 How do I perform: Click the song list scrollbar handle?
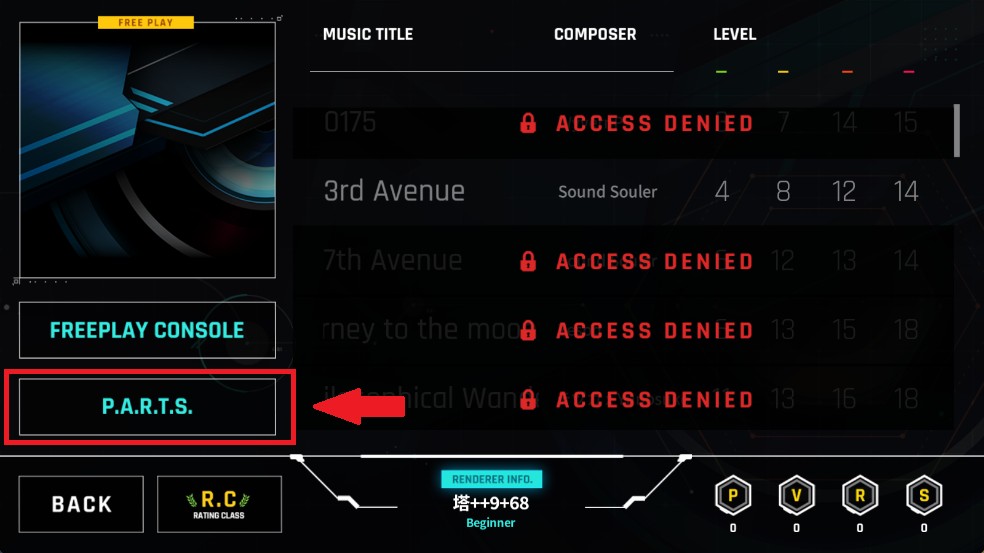click(956, 130)
